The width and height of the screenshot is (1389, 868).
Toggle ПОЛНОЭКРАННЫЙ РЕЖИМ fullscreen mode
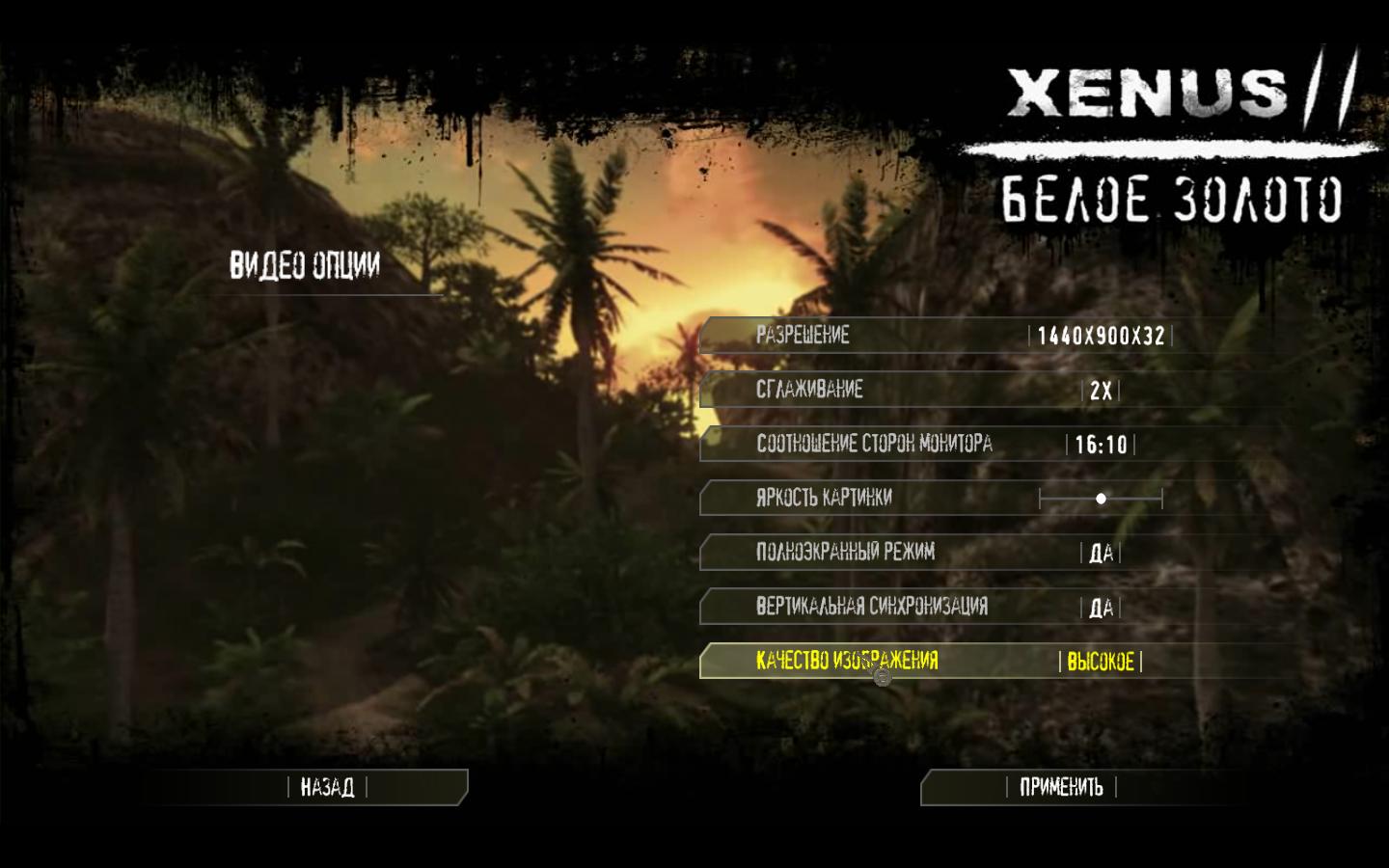1101,553
